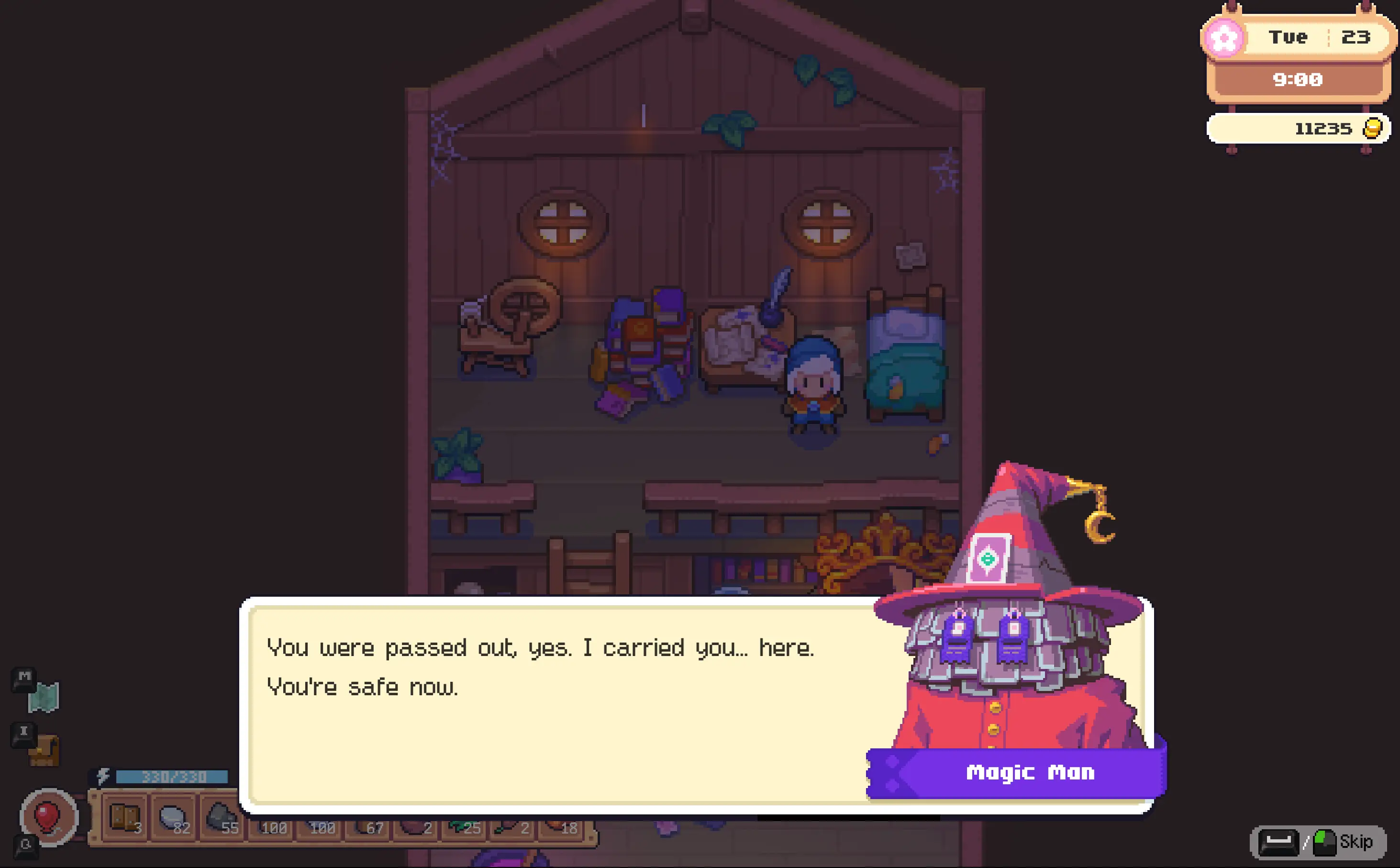This screenshot has width=1400, height=868.
Task: Open the map via the folded map icon
Action: click(x=44, y=696)
